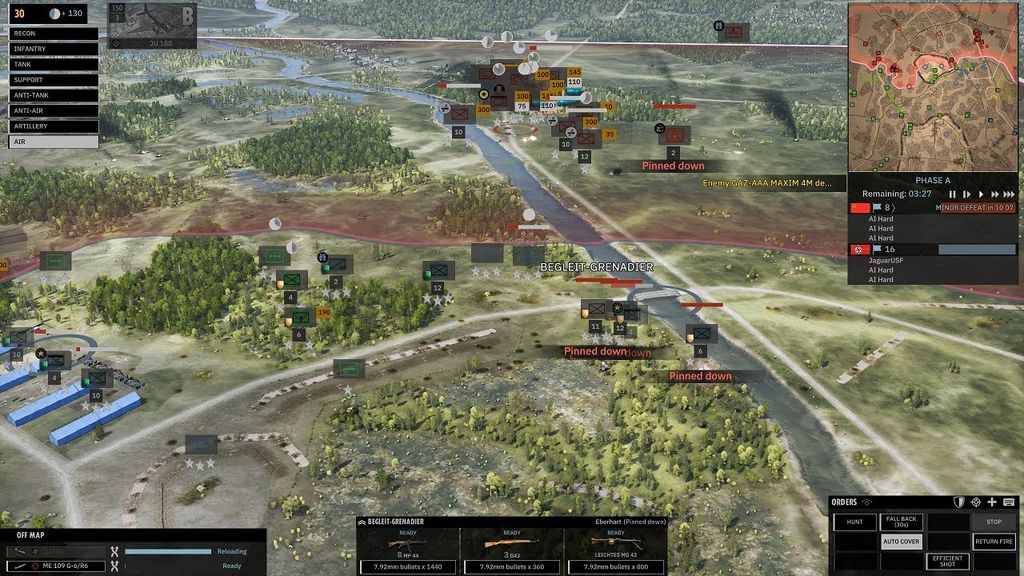
Task: Toggle the Return Fire order
Action: 993,542
